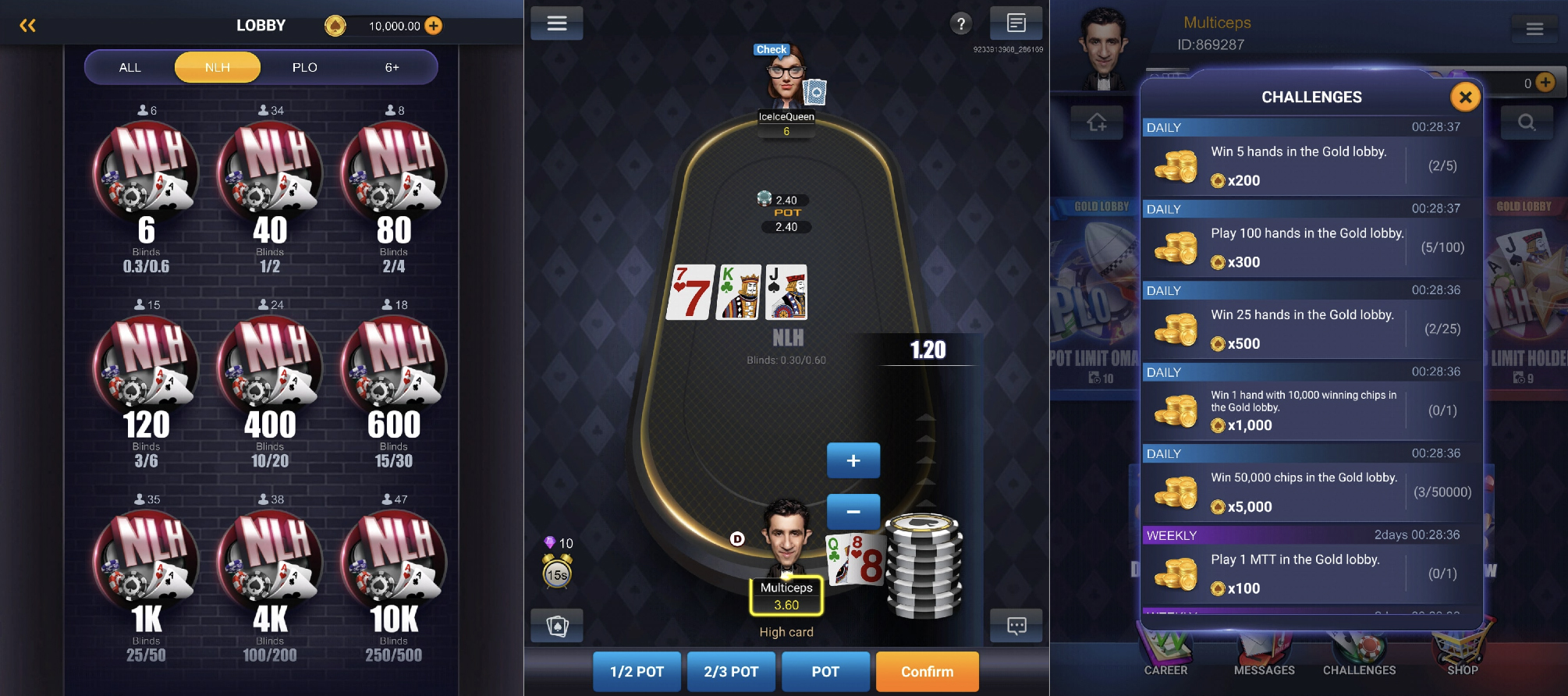Open the question mark help button

tap(961, 24)
